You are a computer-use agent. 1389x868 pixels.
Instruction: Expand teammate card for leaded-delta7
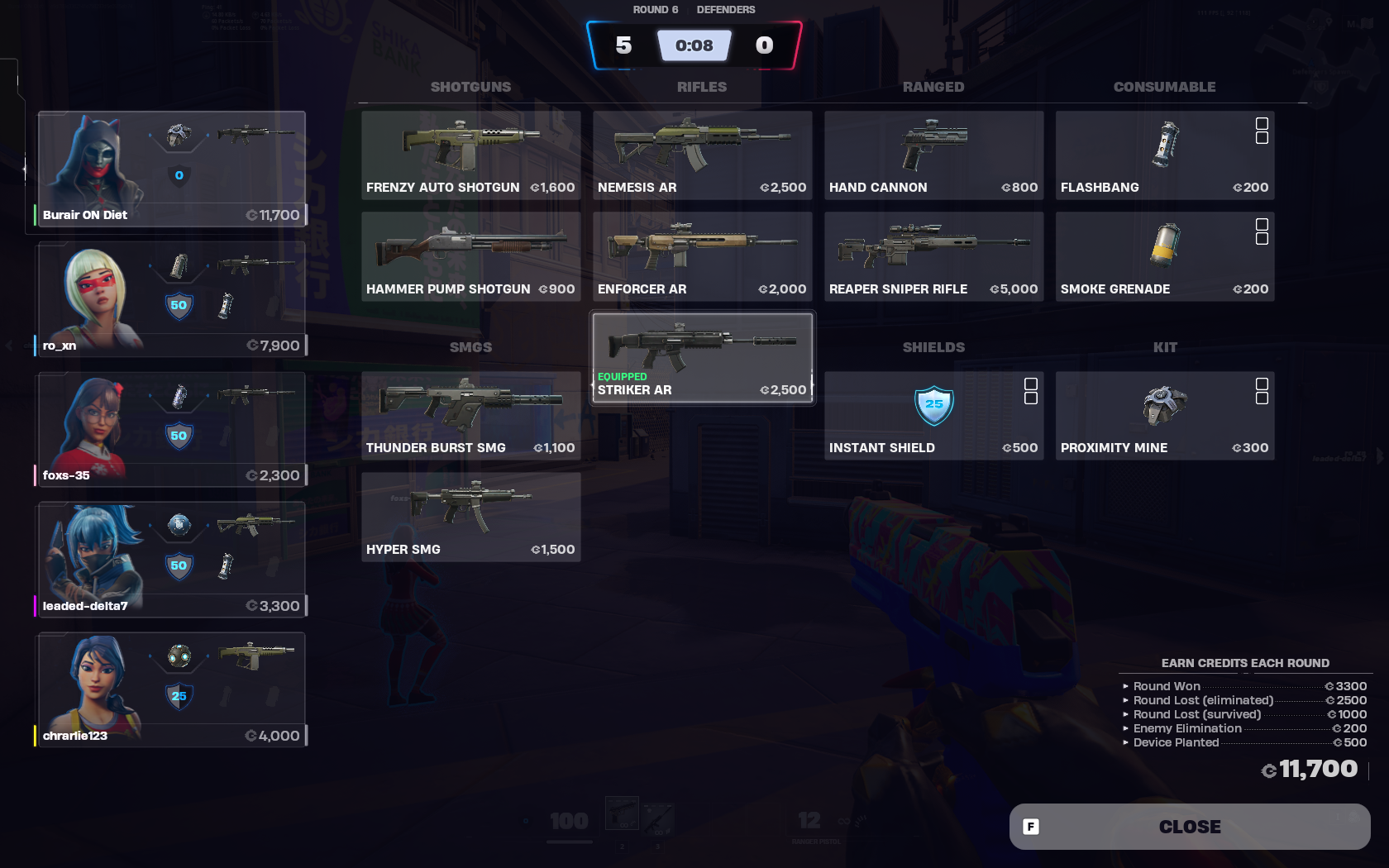click(x=171, y=559)
